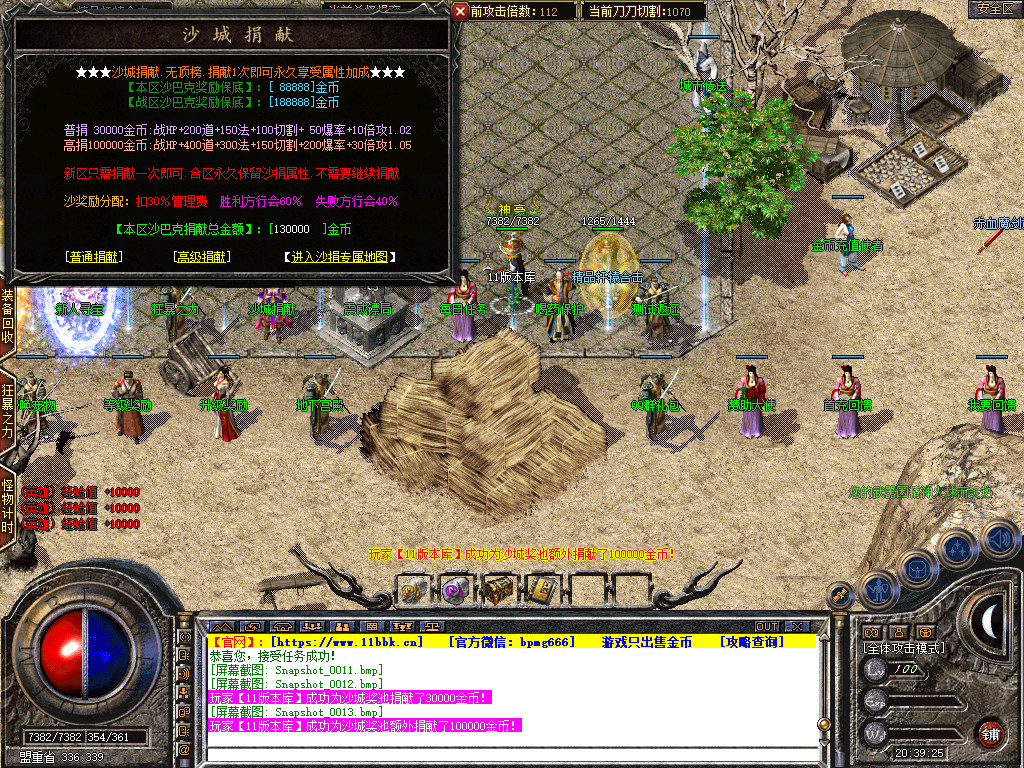Select the yellow book belt slot
The width and height of the screenshot is (1024, 768).
pos(541,590)
